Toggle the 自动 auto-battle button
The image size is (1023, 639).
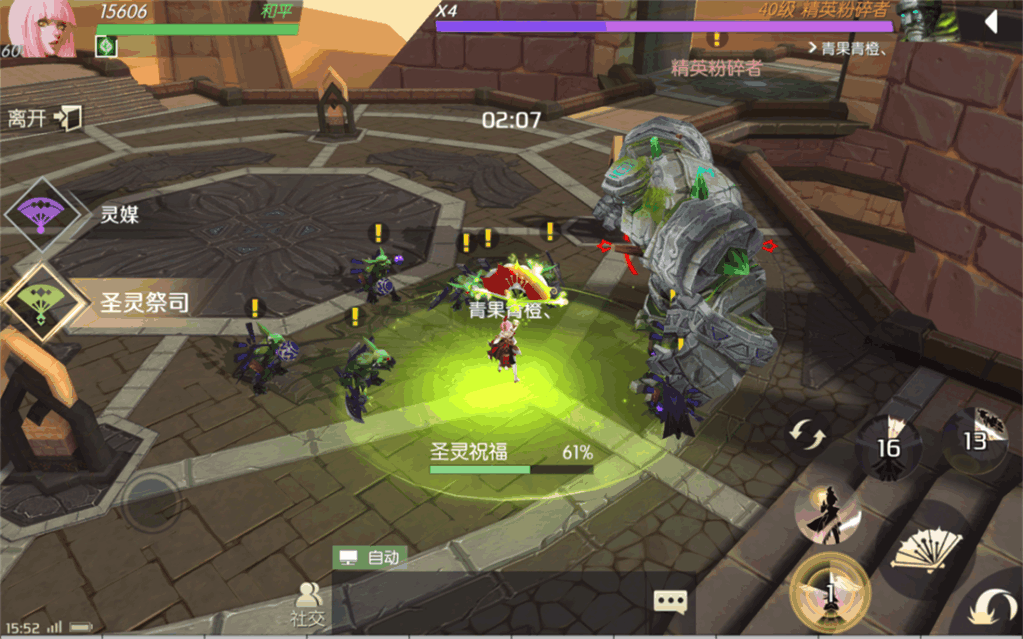point(371,558)
